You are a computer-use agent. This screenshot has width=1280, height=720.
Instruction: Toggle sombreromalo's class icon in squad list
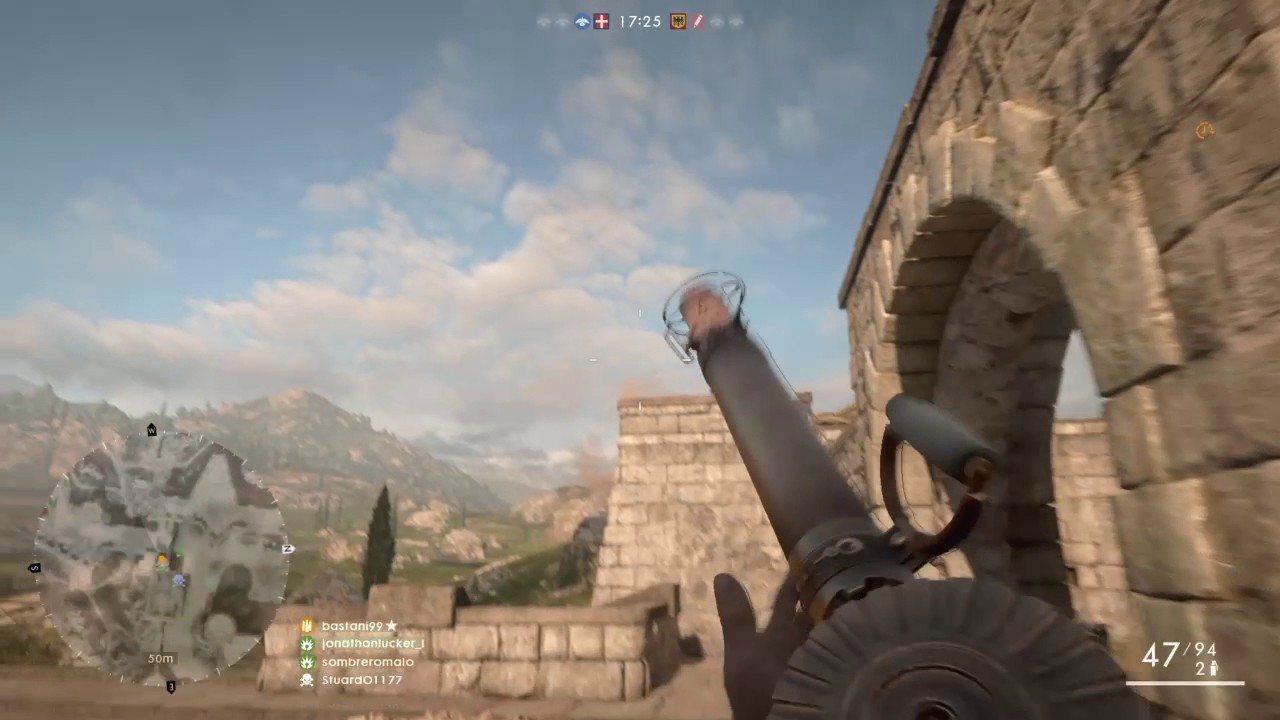pyautogui.click(x=306, y=661)
